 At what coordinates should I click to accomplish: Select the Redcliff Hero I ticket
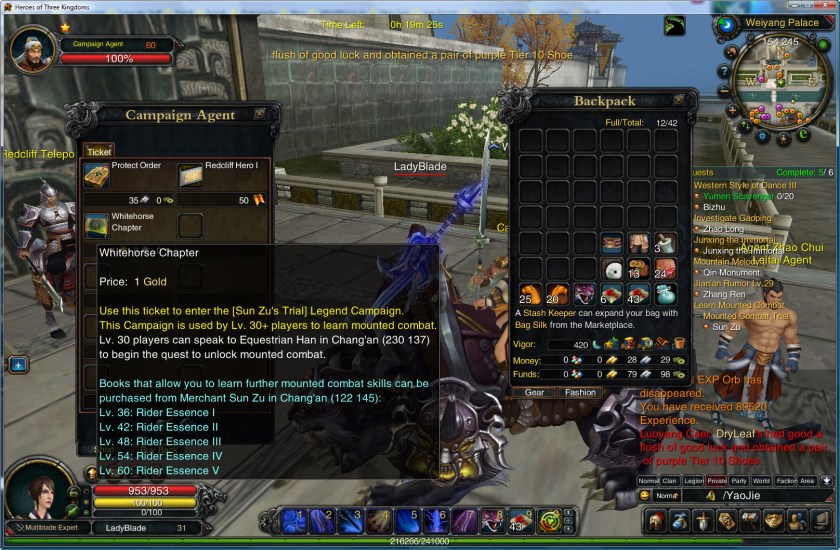[191, 176]
